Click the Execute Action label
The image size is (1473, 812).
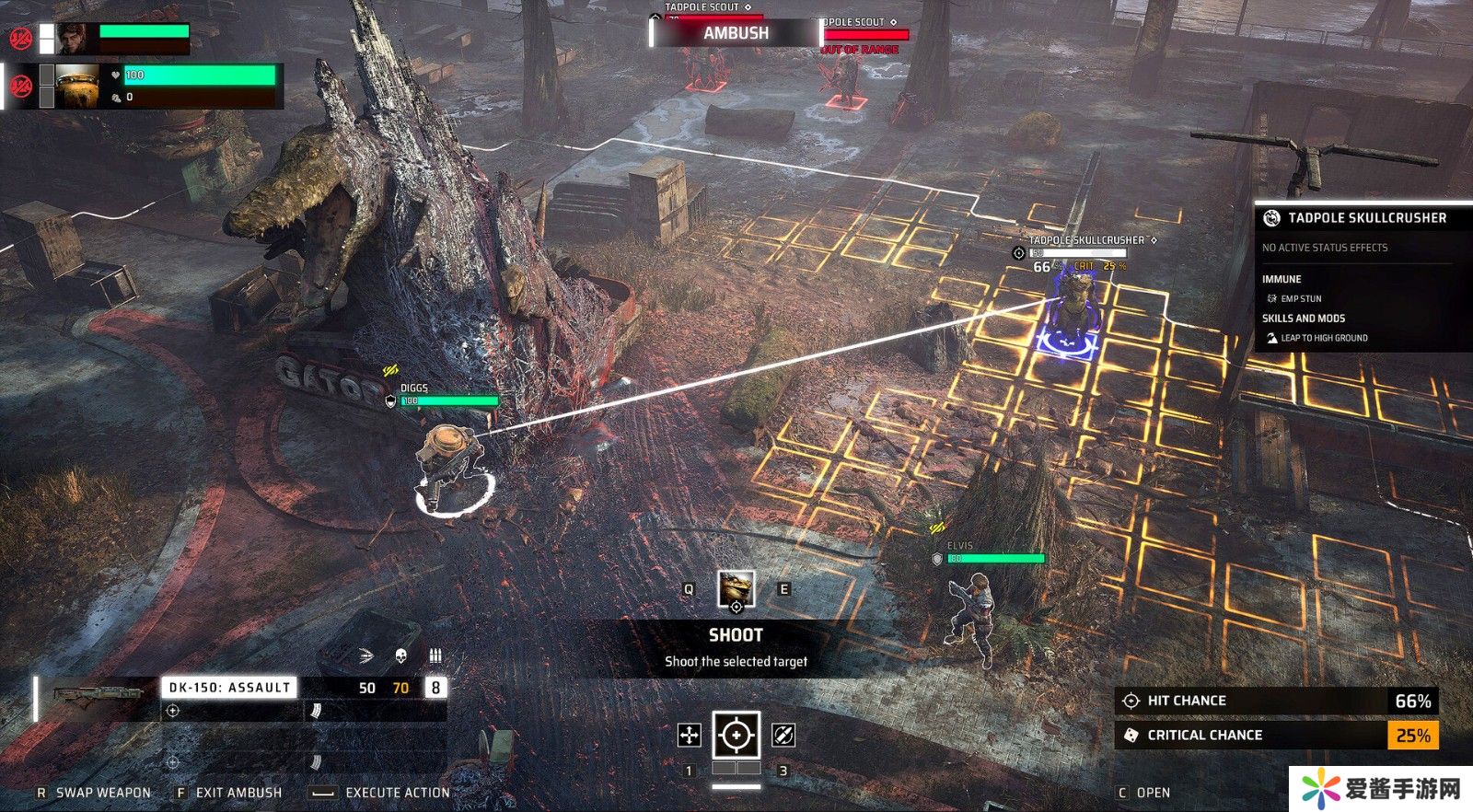coord(397,793)
